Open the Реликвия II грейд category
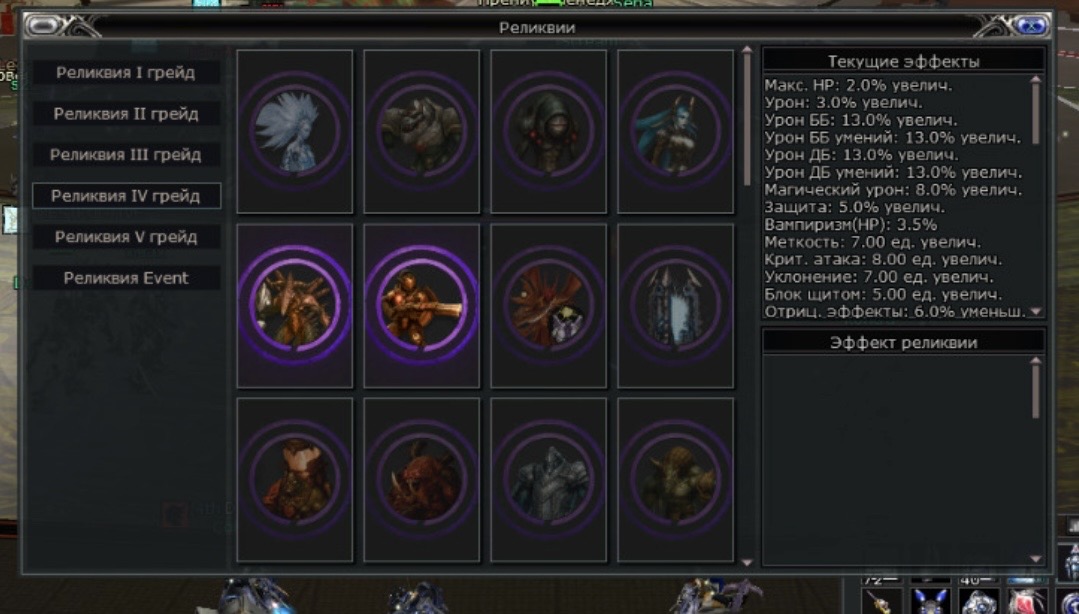Screen dimensions: 1079x614 pyautogui.click(x=126, y=114)
